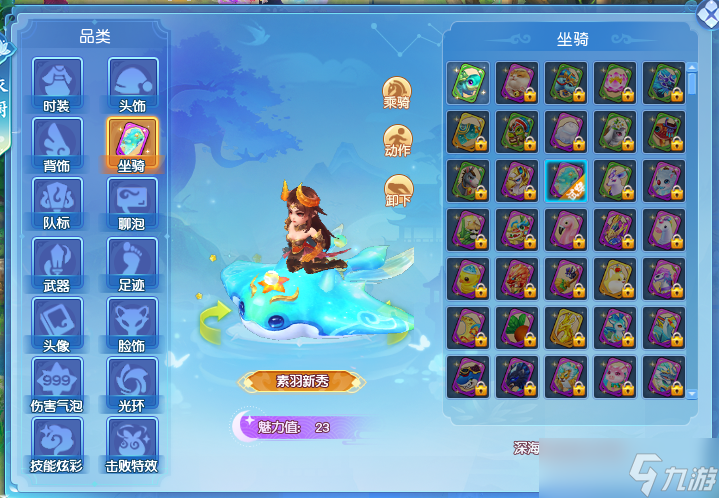Image resolution: width=719 pixels, height=498 pixels.
Task: Select the 武器 weapon category
Action: 56,262
